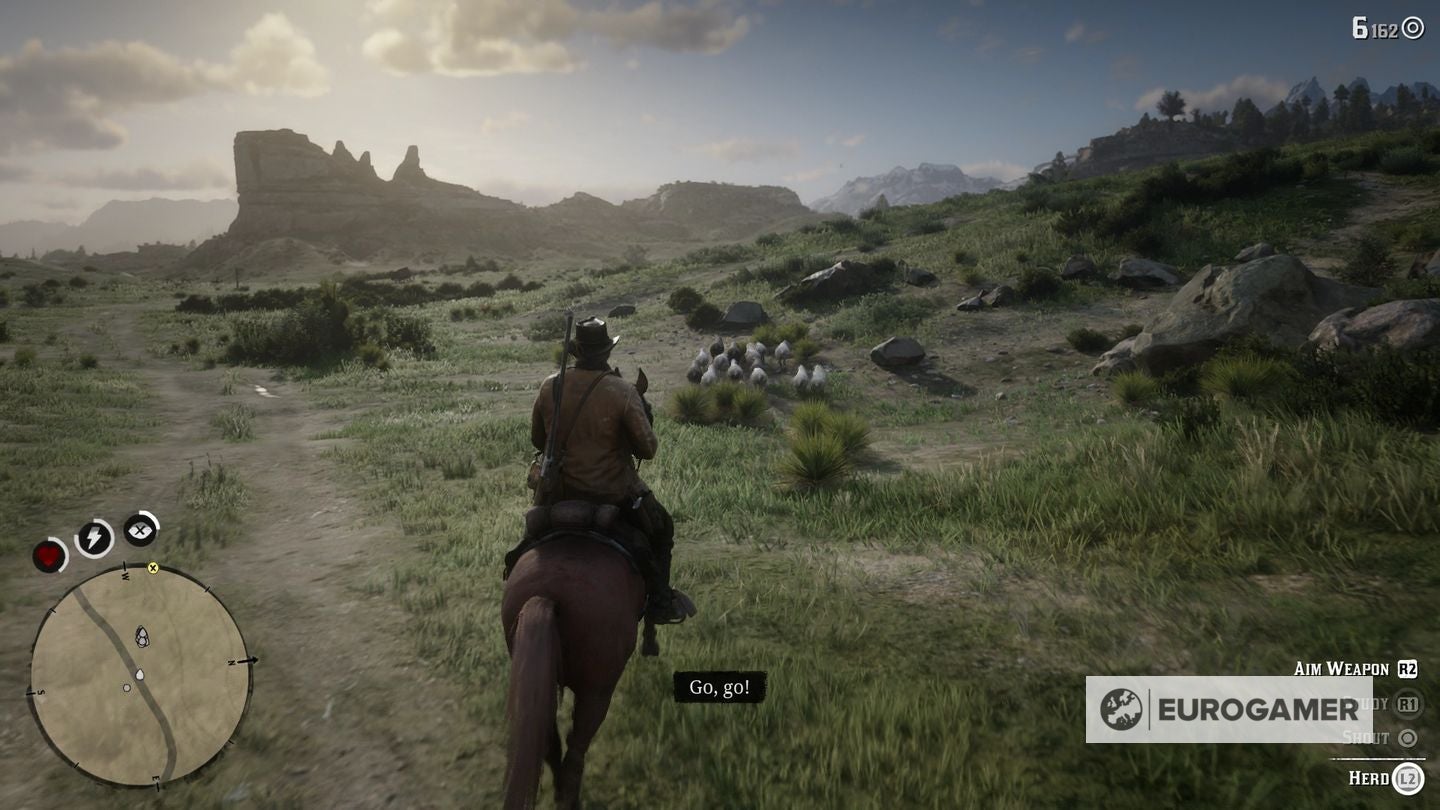Click the R2 button glyph next to Aim Weapon
This screenshot has height=810, width=1440.
[1408, 668]
